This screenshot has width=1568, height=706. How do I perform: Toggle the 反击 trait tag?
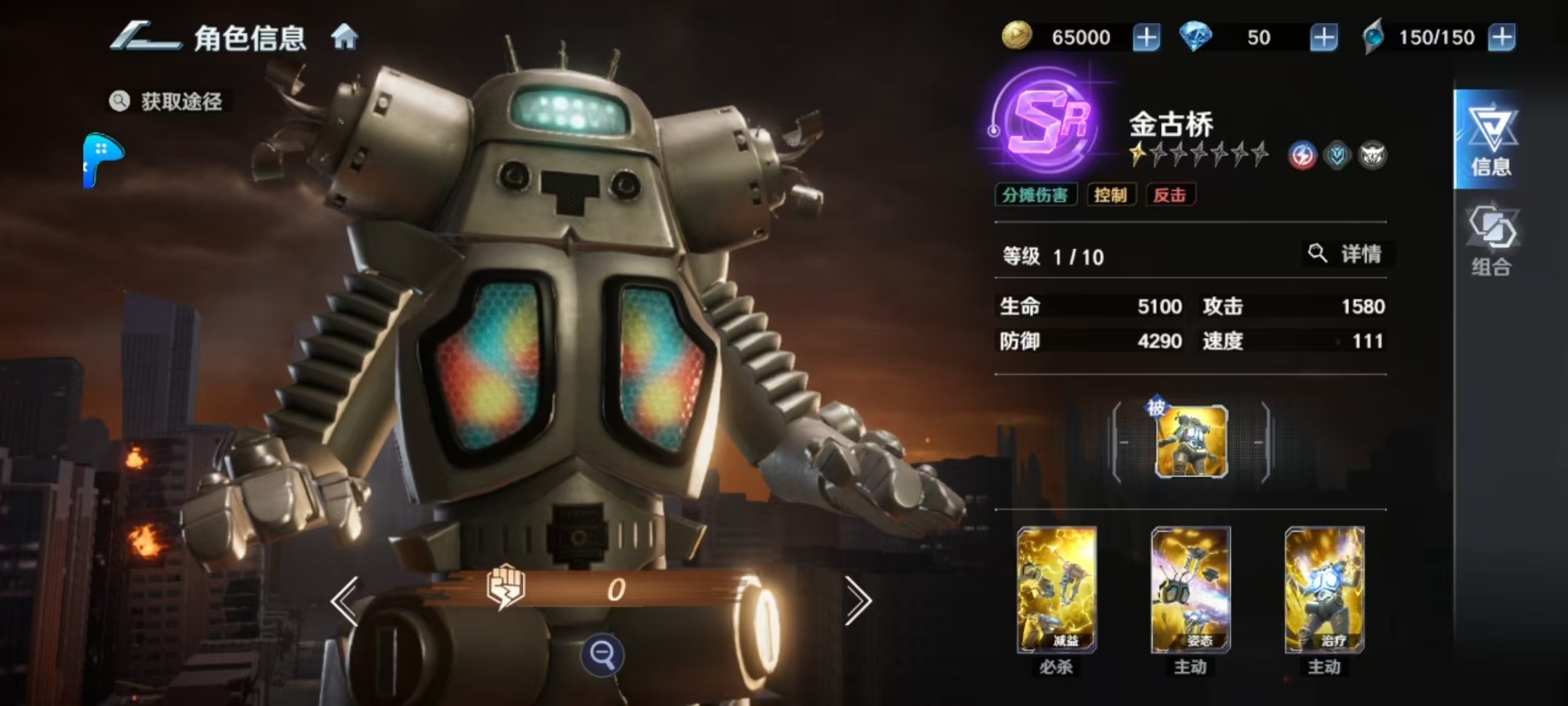click(x=1170, y=195)
